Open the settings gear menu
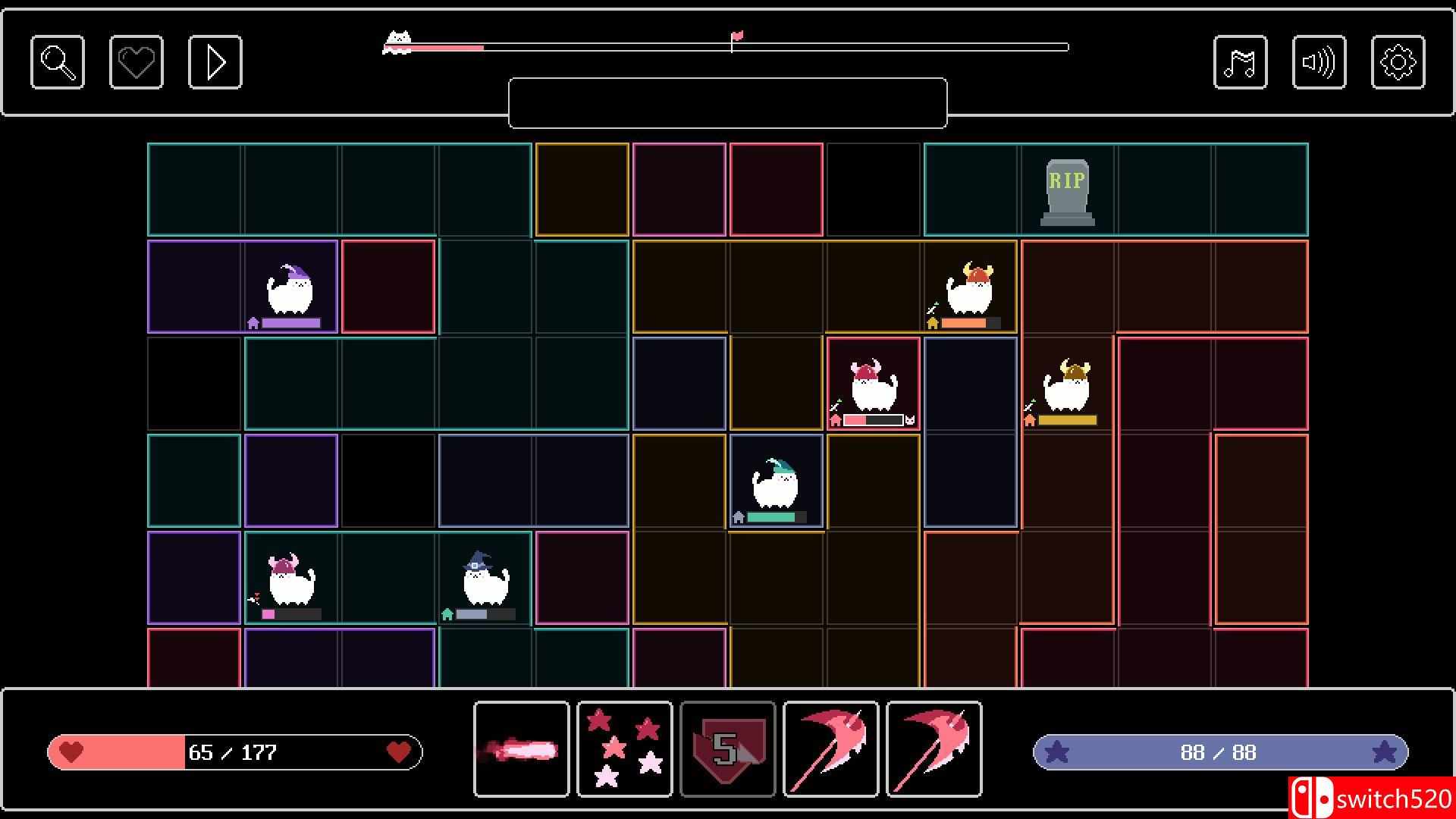Screen dimensions: 1456x819 1398,61
